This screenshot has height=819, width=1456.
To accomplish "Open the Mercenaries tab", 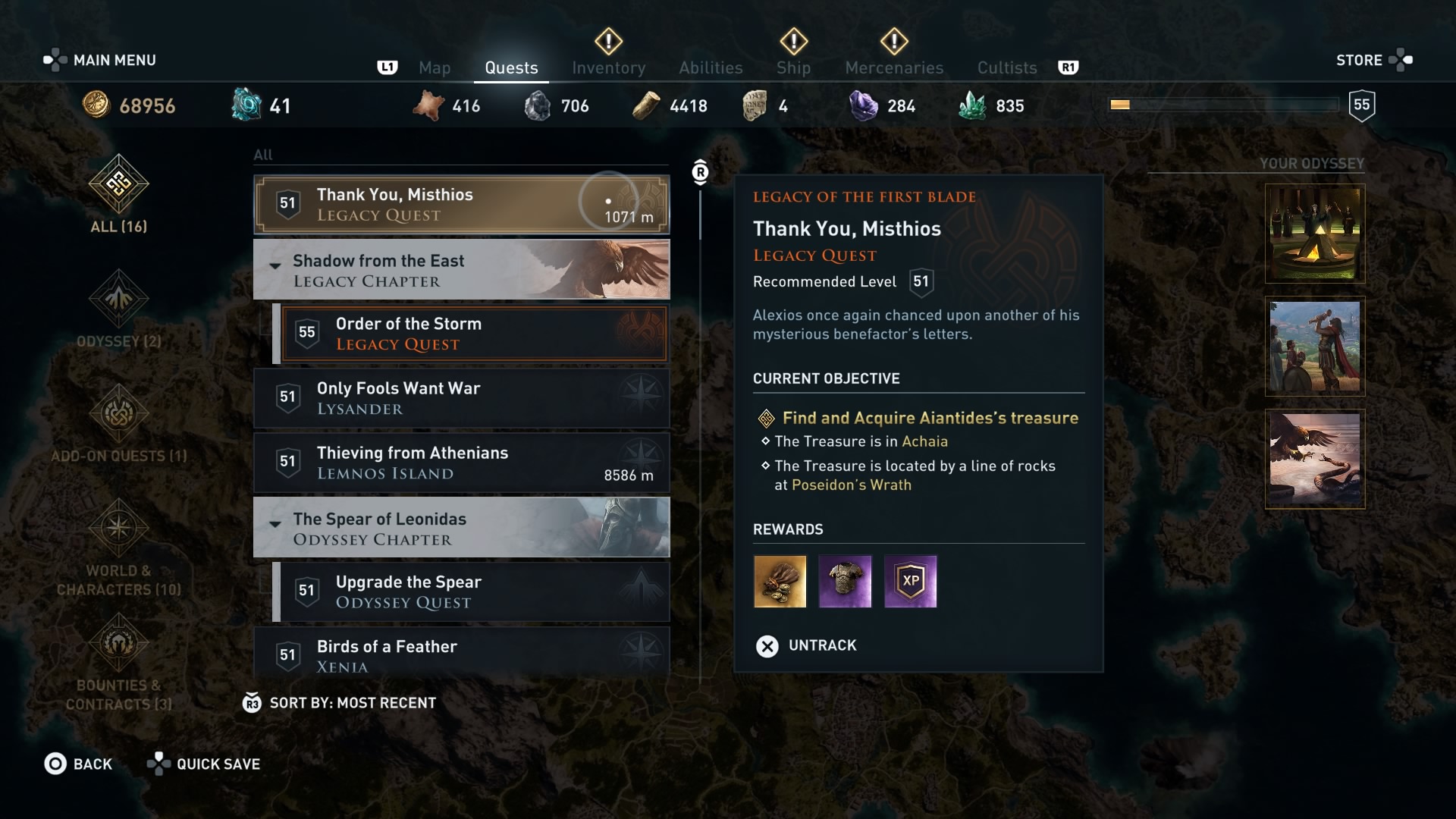I will [893, 67].
